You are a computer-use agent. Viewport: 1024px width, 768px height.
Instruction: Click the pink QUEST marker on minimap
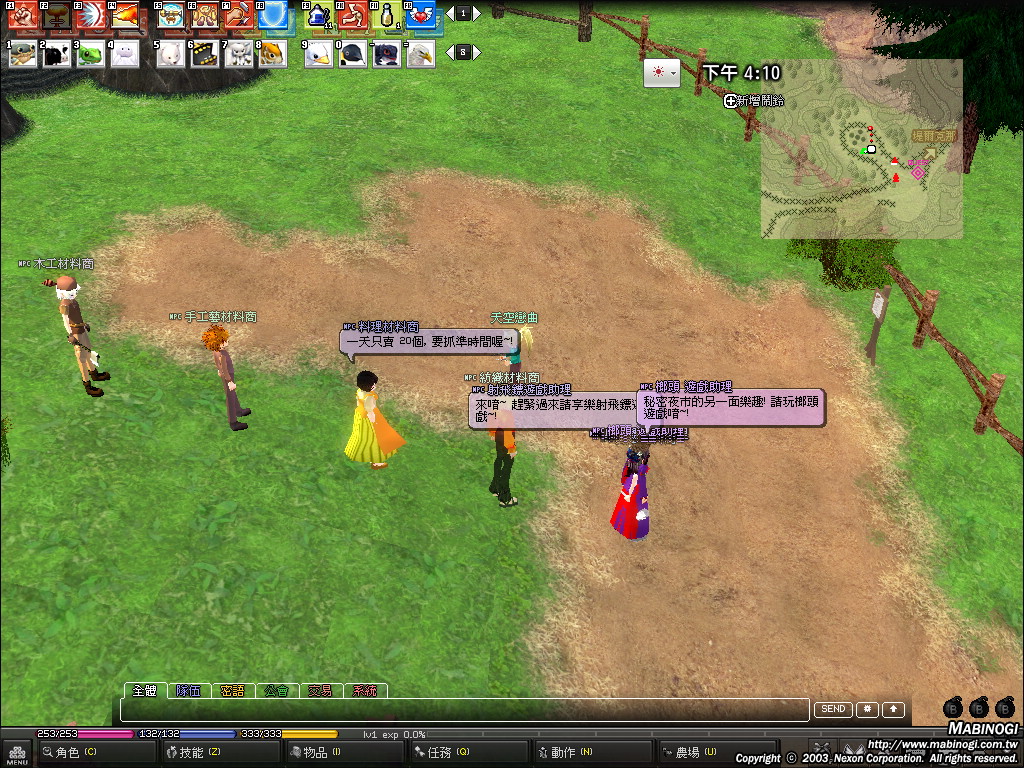click(917, 172)
